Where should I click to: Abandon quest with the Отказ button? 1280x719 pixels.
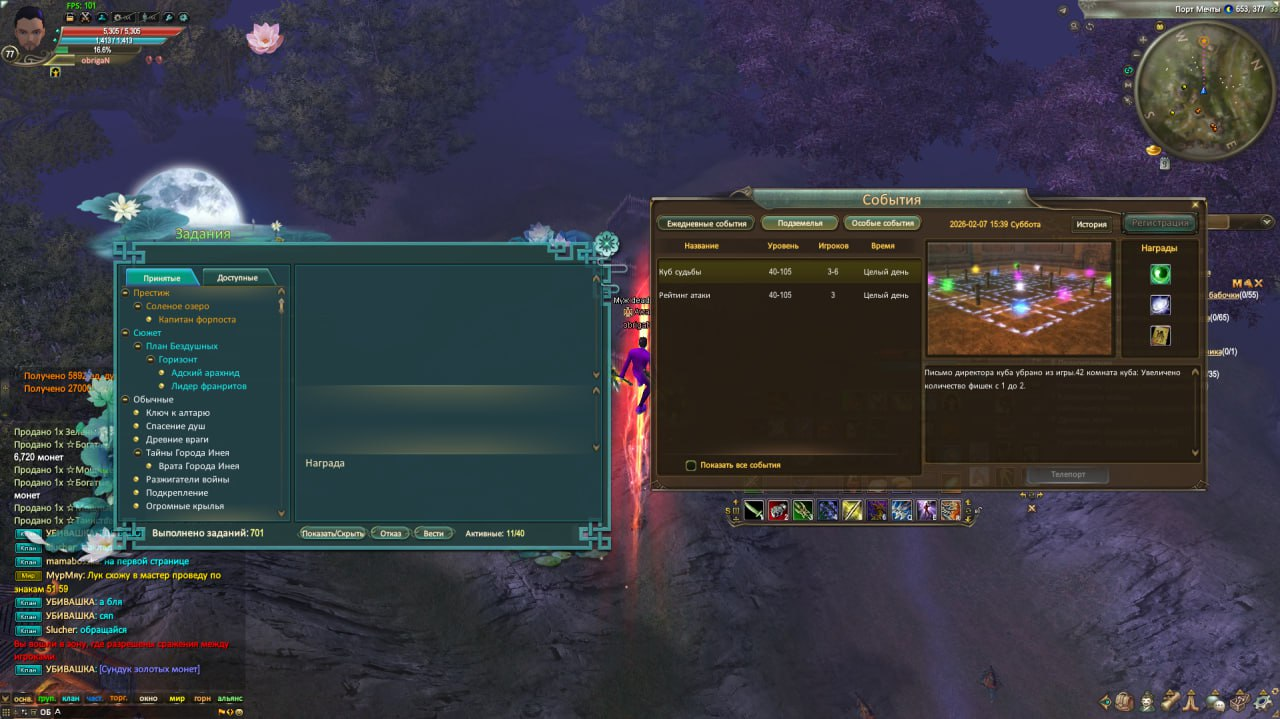tap(390, 533)
